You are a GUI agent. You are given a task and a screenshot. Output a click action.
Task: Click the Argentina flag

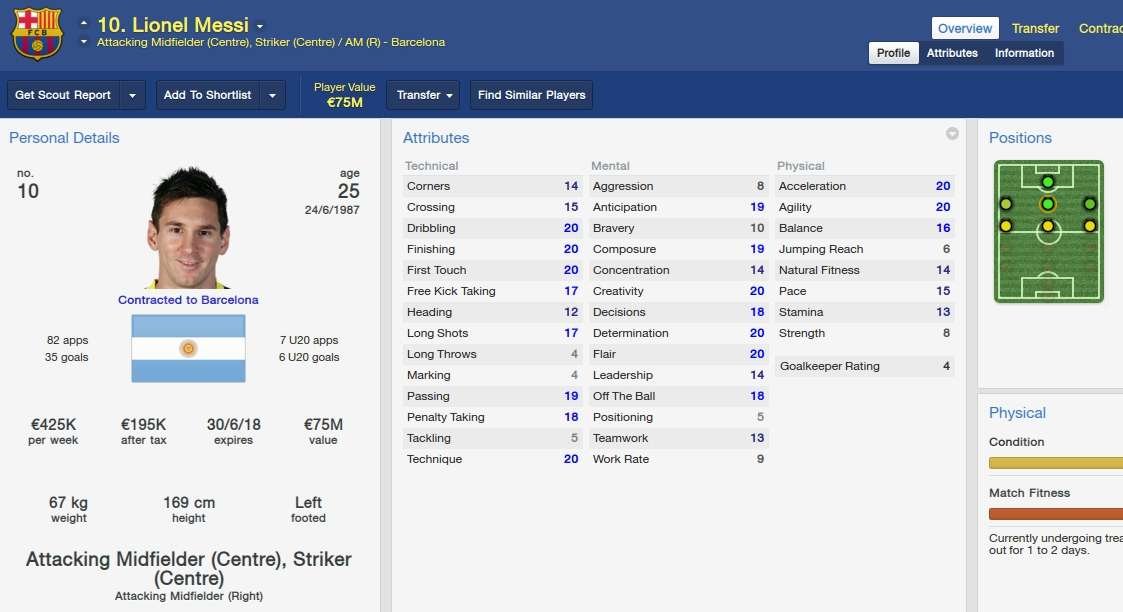tap(188, 348)
